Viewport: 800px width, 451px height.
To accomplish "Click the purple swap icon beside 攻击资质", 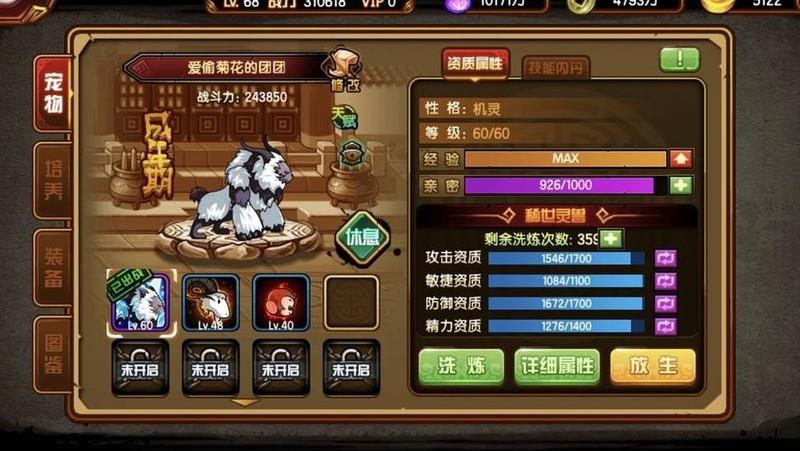I will point(665,258).
